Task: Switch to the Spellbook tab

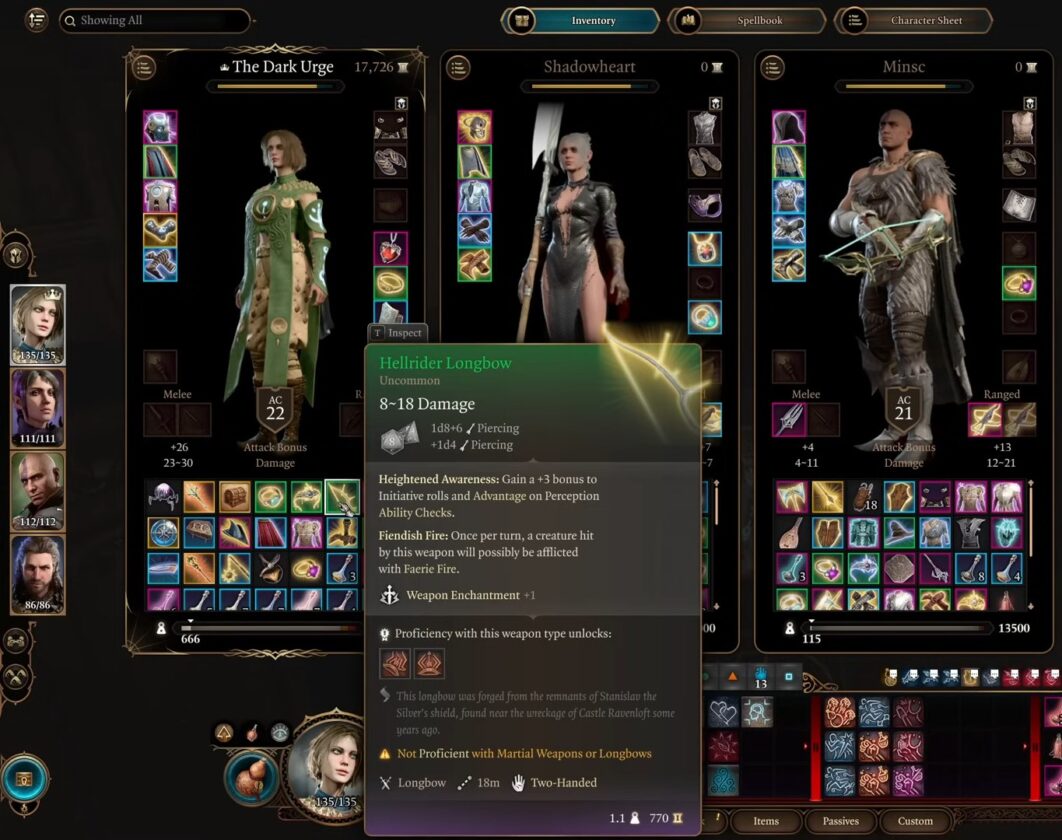Action: tap(748, 20)
